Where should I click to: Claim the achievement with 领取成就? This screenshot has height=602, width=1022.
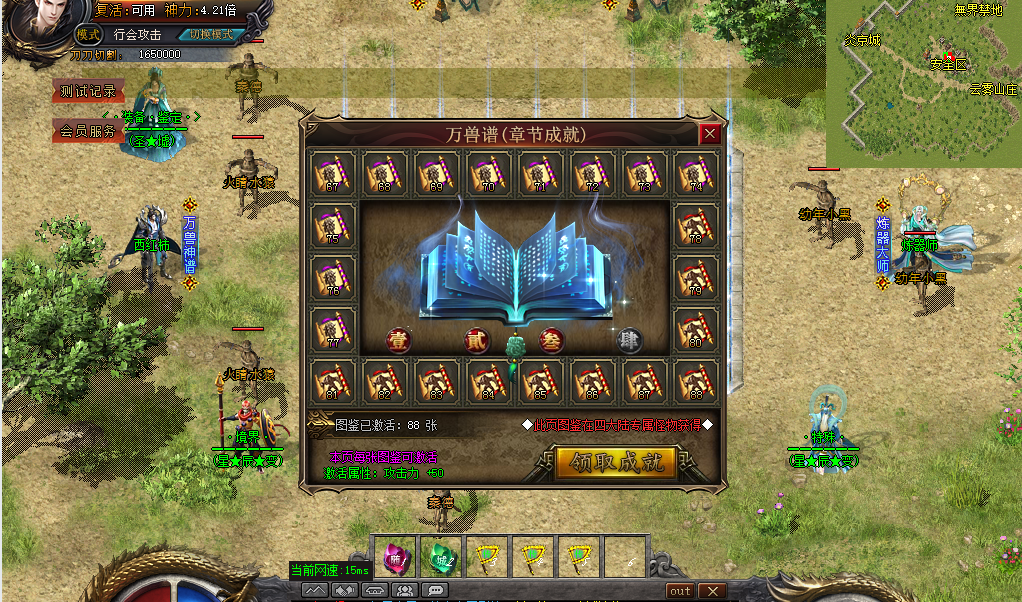tap(616, 463)
